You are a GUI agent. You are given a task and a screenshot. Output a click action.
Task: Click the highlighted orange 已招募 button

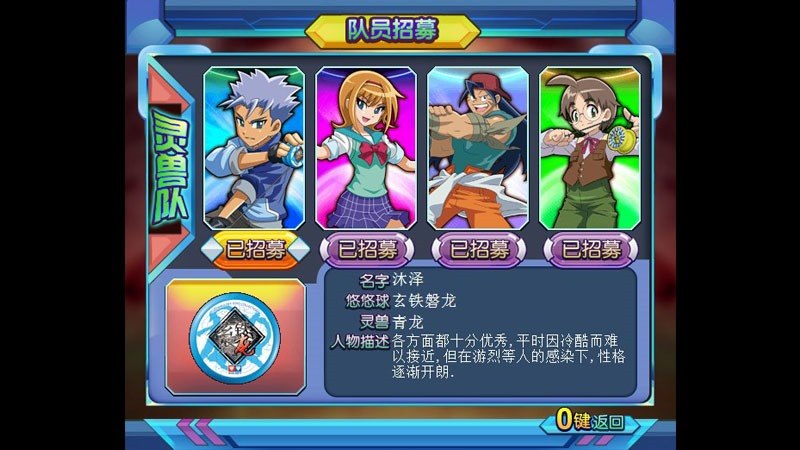click(254, 249)
